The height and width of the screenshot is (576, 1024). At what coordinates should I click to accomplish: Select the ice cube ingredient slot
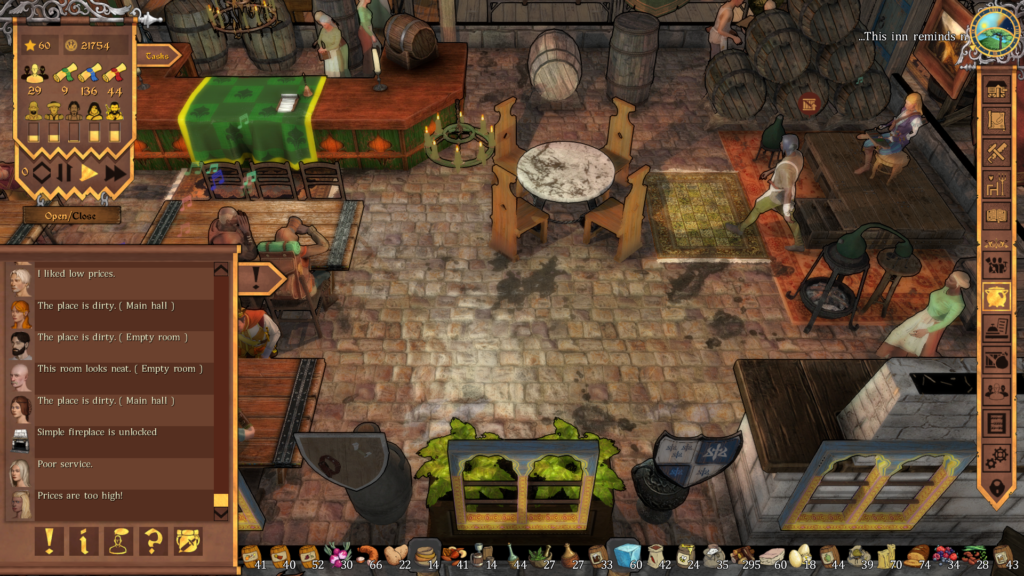(x=629, y=555)
